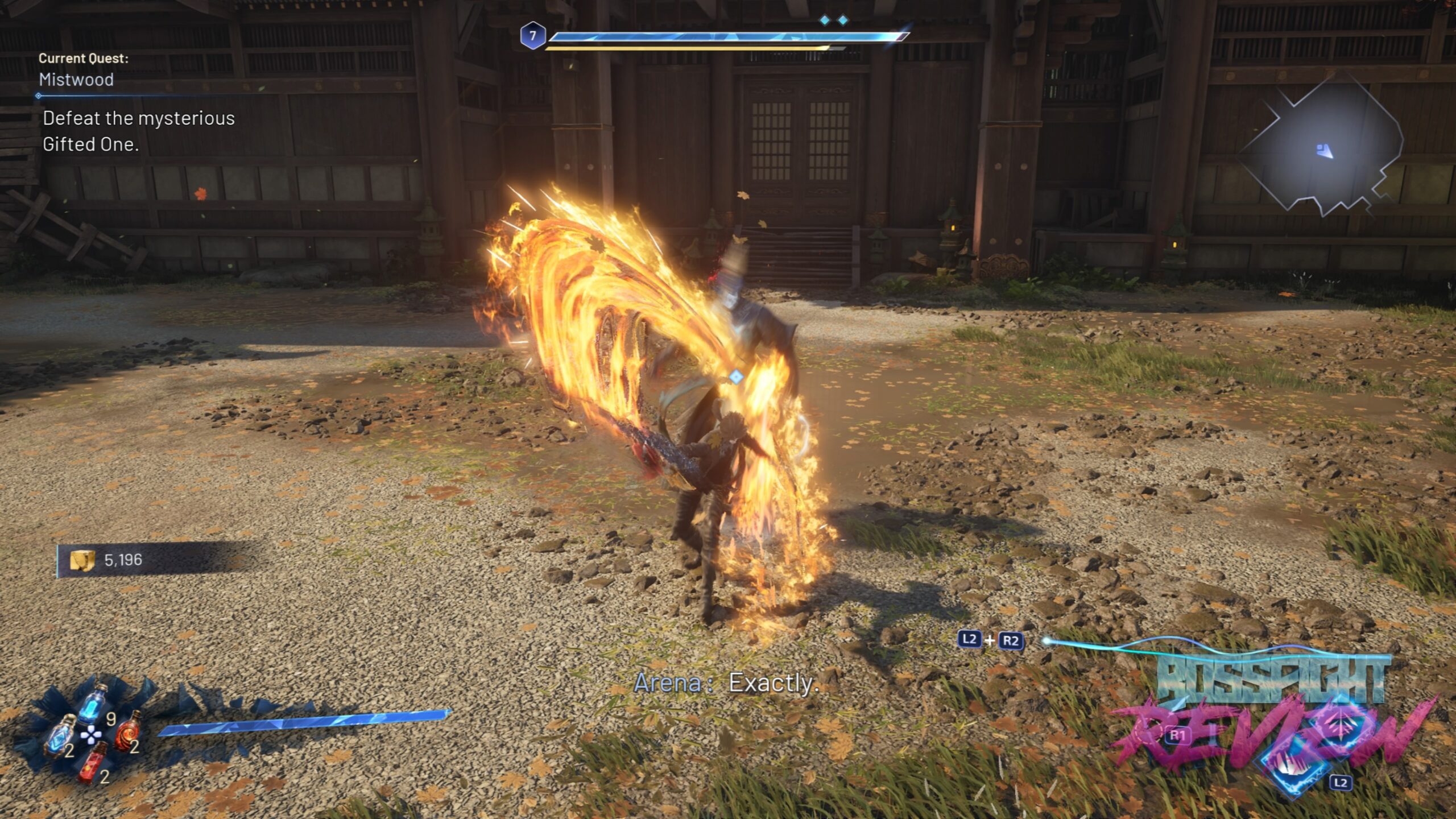The image size is (1456, 819).
Task: Open the Mistwood current quest tracker
Action: [77, 79]
